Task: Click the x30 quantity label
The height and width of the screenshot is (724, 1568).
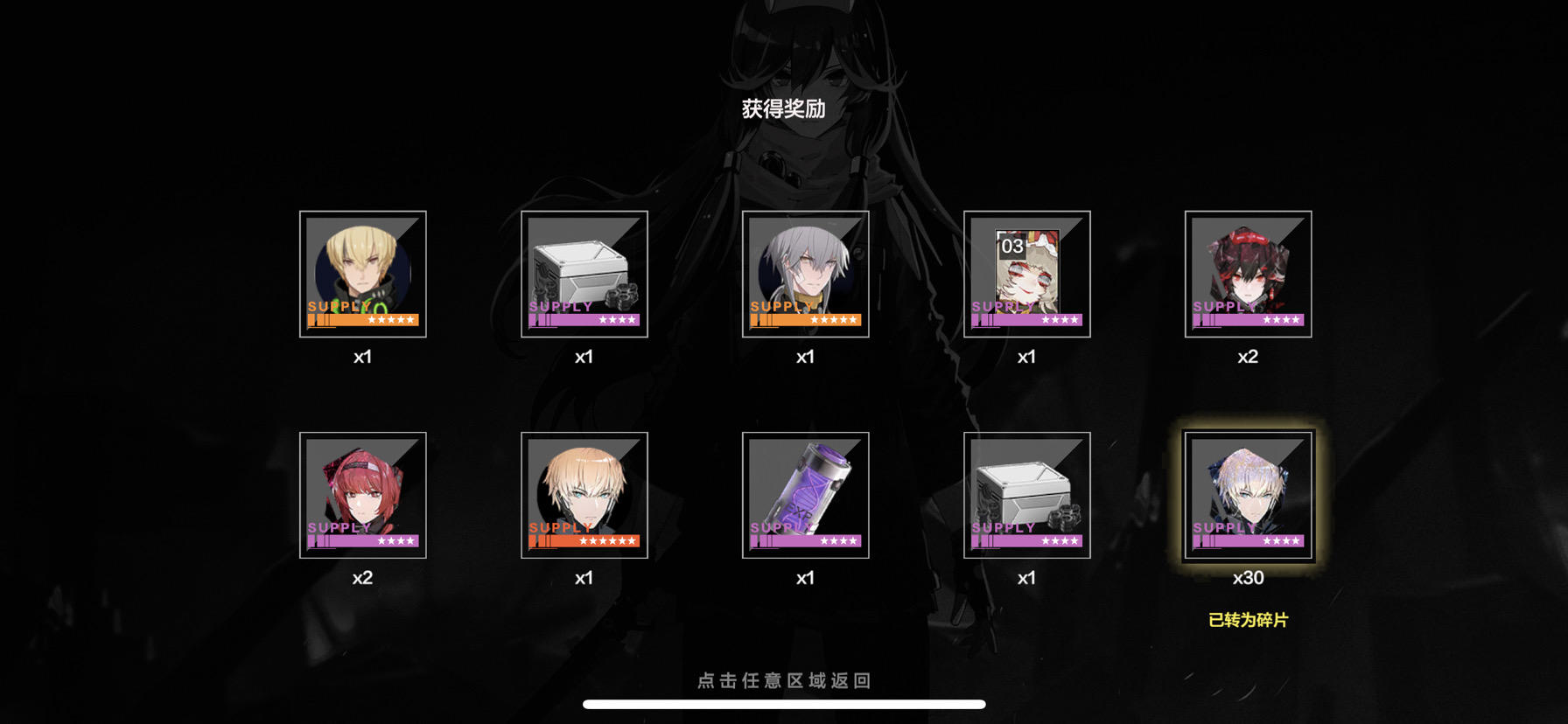Action: pyautogui.click(x=1249, y=578)
